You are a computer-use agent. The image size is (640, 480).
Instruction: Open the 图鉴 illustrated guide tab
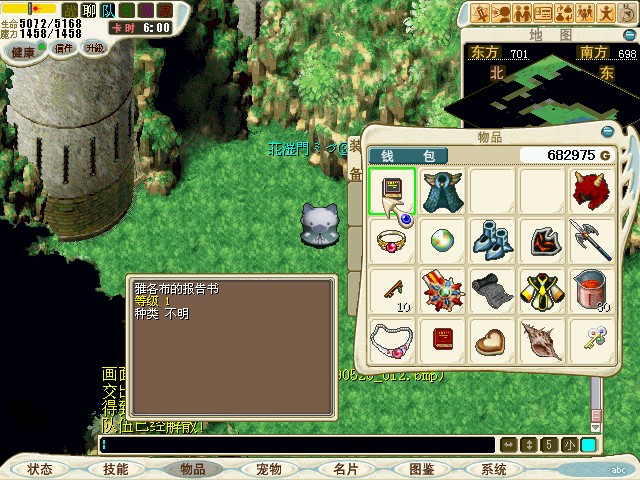421,469
